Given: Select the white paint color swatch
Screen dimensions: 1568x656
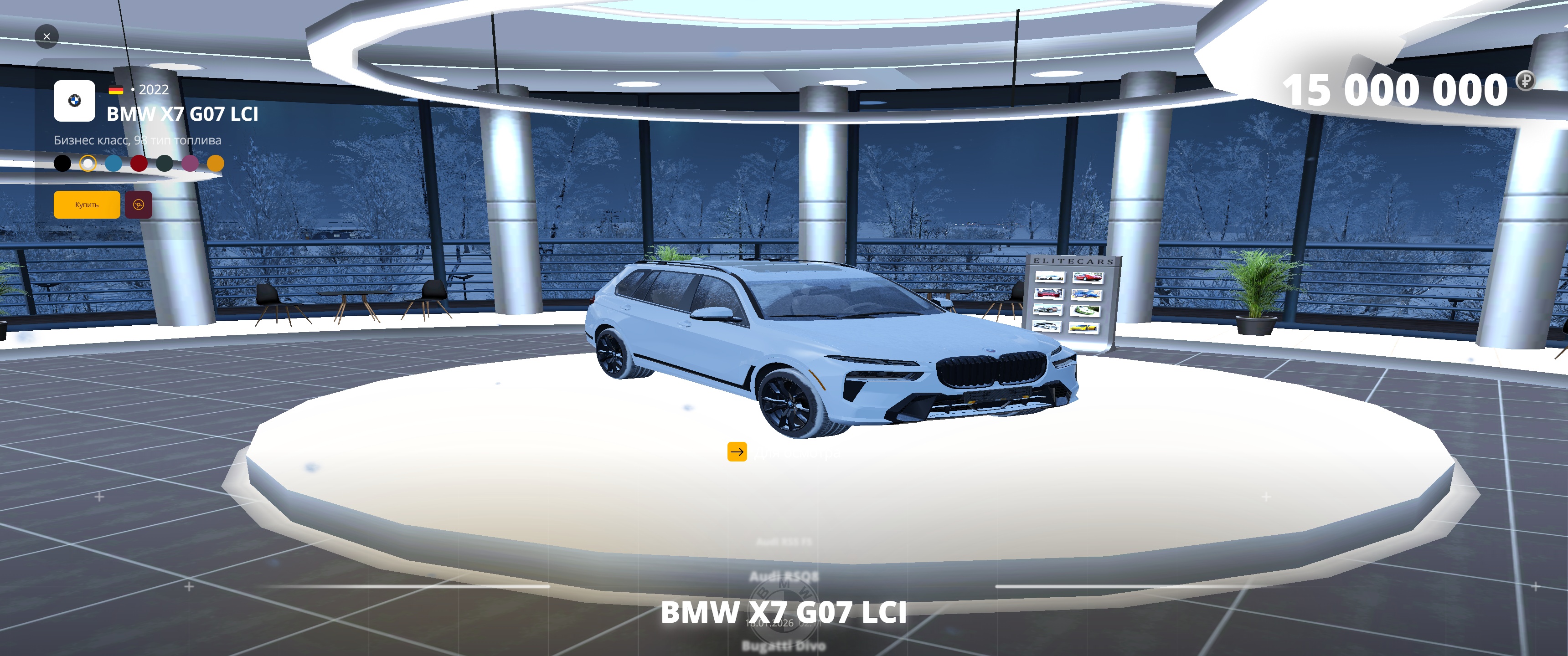Looking at the screenshot, I should coord(88,163).
